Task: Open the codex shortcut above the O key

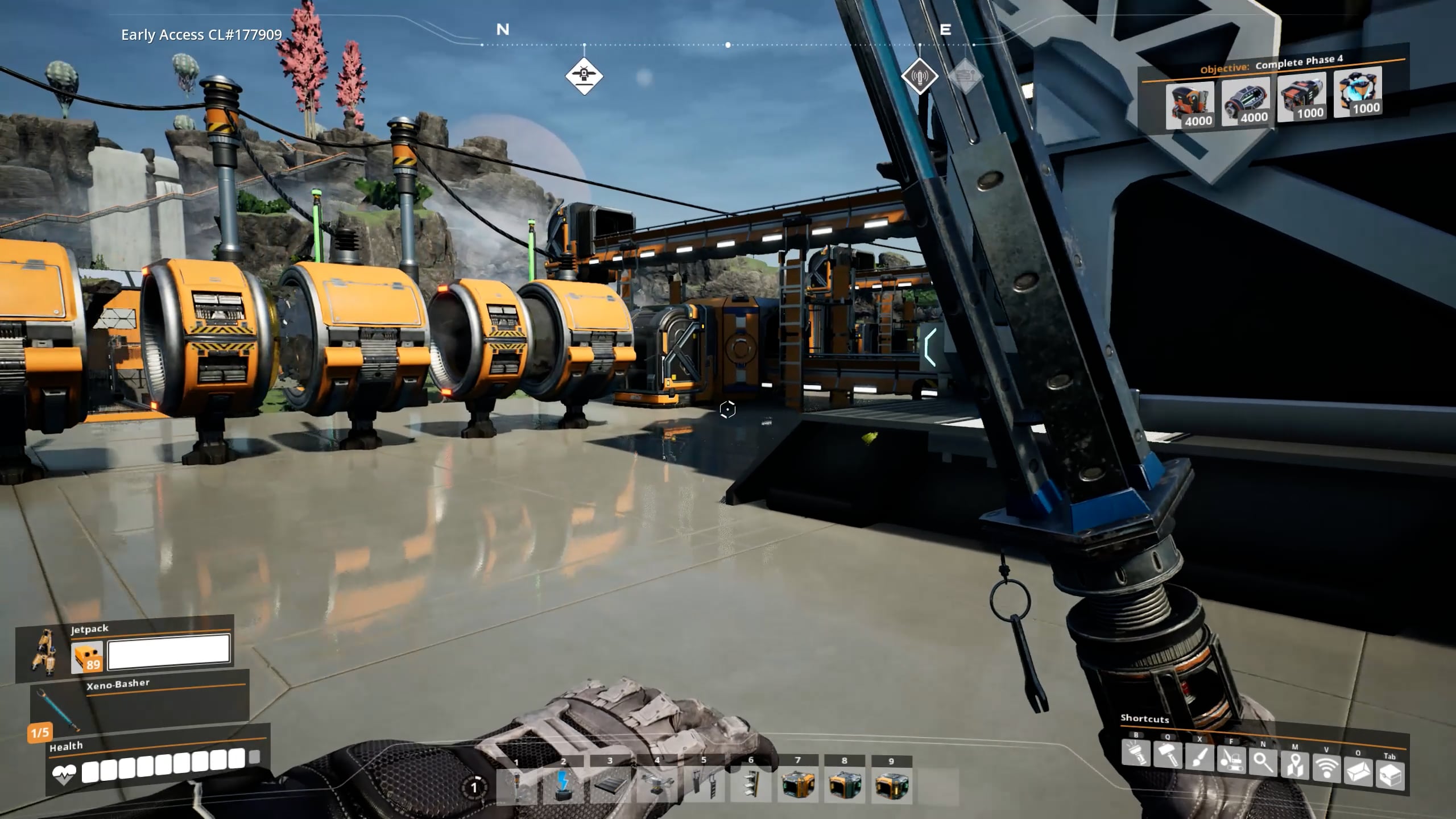Action: pyautogui.click(x=1358, y=772)
